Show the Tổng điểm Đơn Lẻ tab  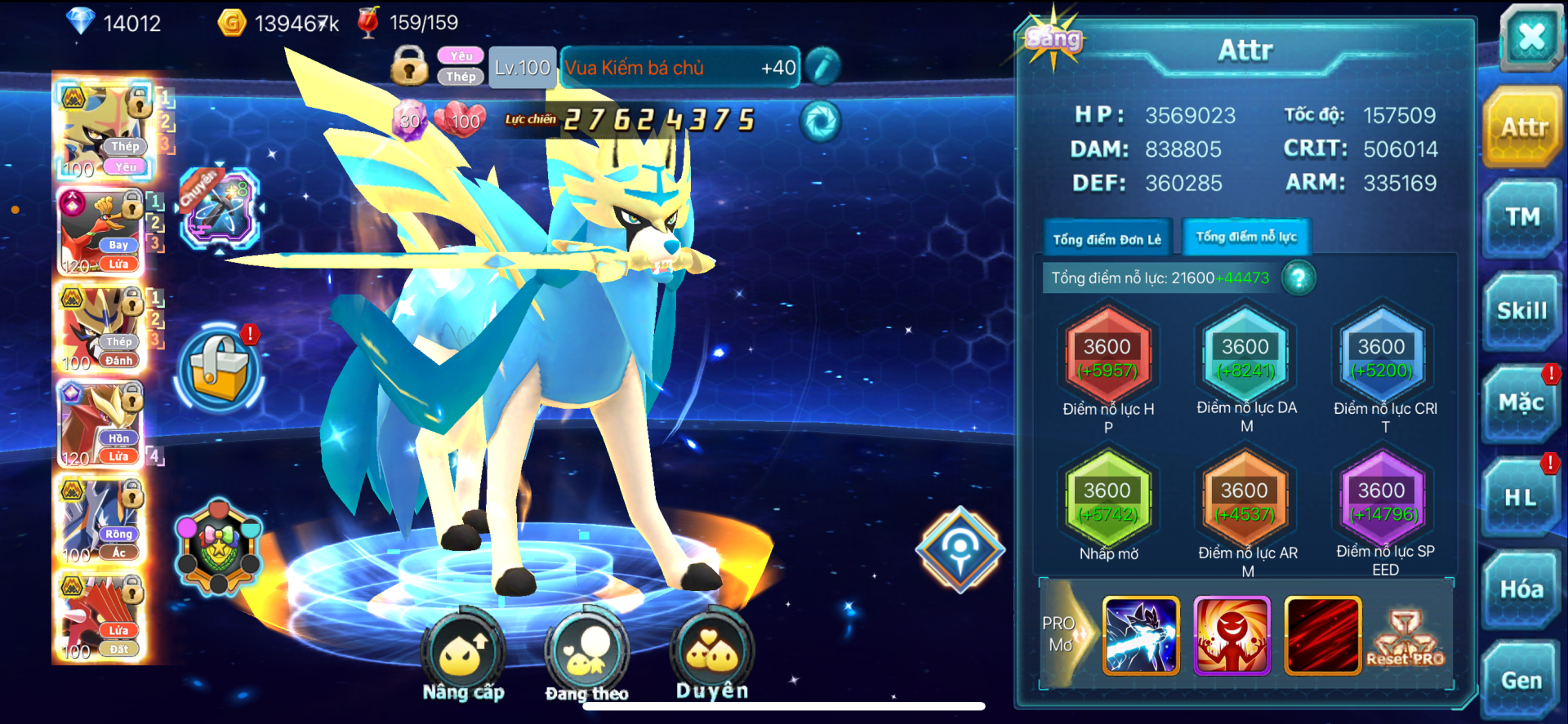1107,239
